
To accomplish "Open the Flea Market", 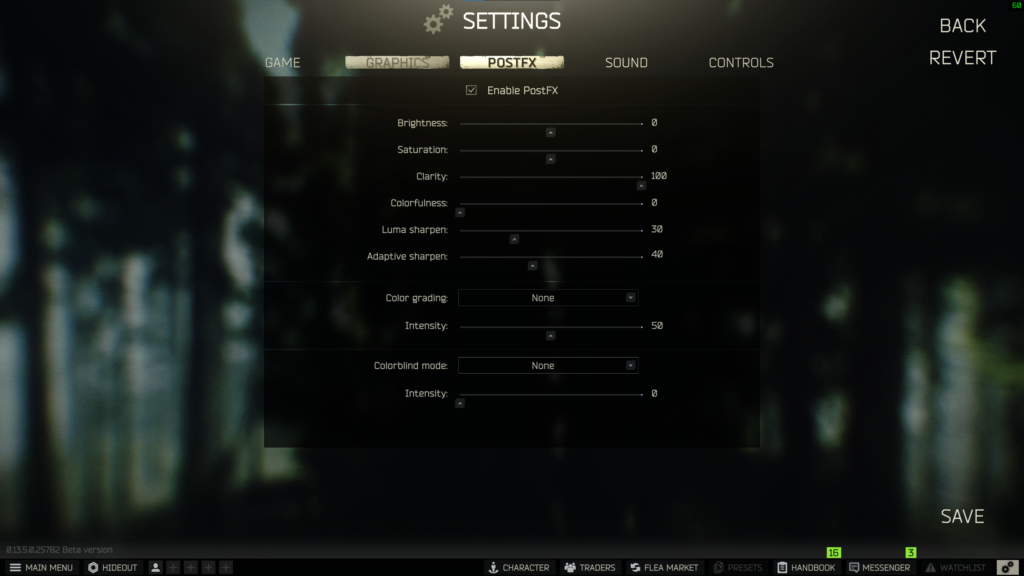I will point(664,568).
